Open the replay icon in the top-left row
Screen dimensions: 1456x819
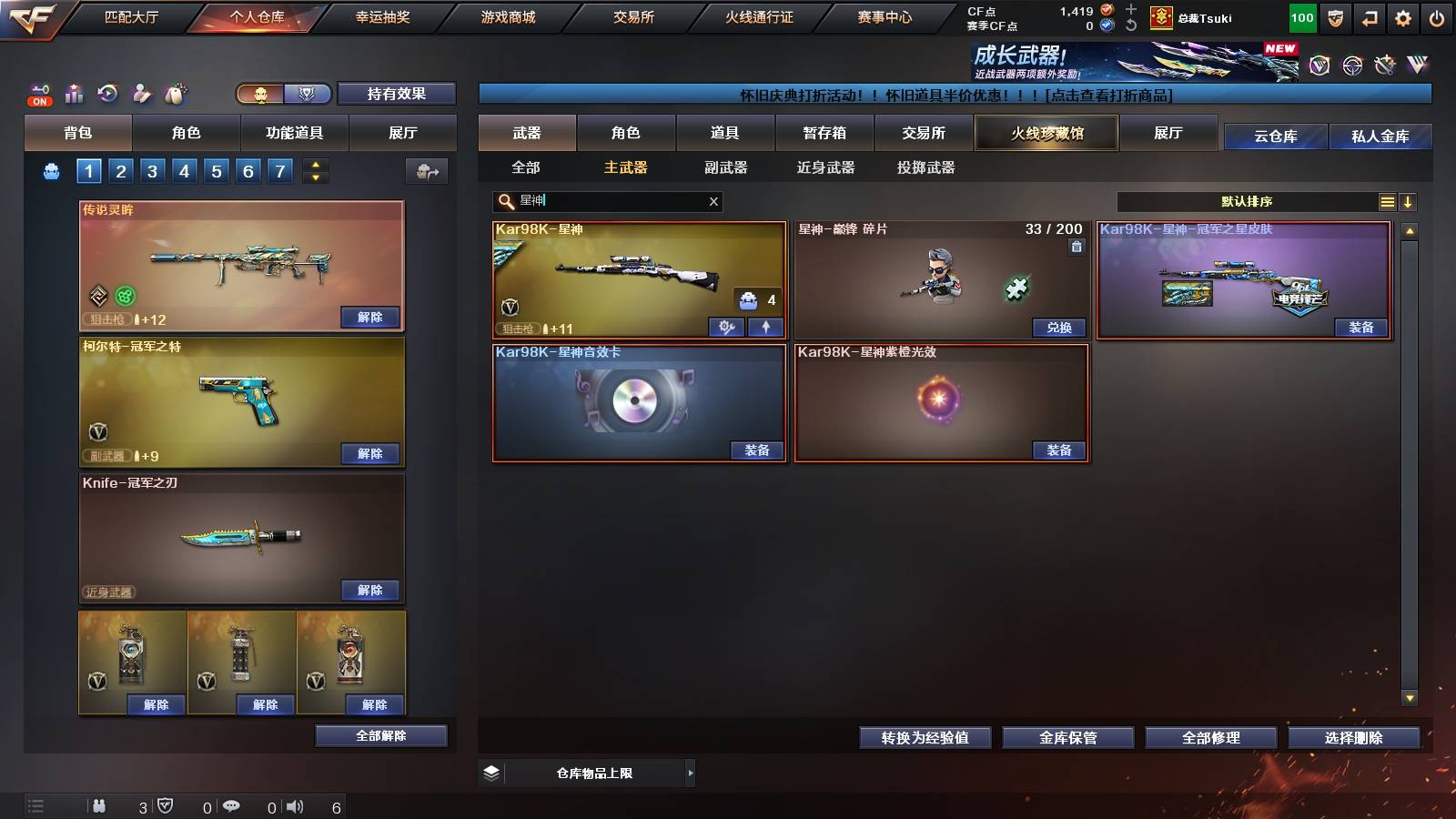coord(109,93)
